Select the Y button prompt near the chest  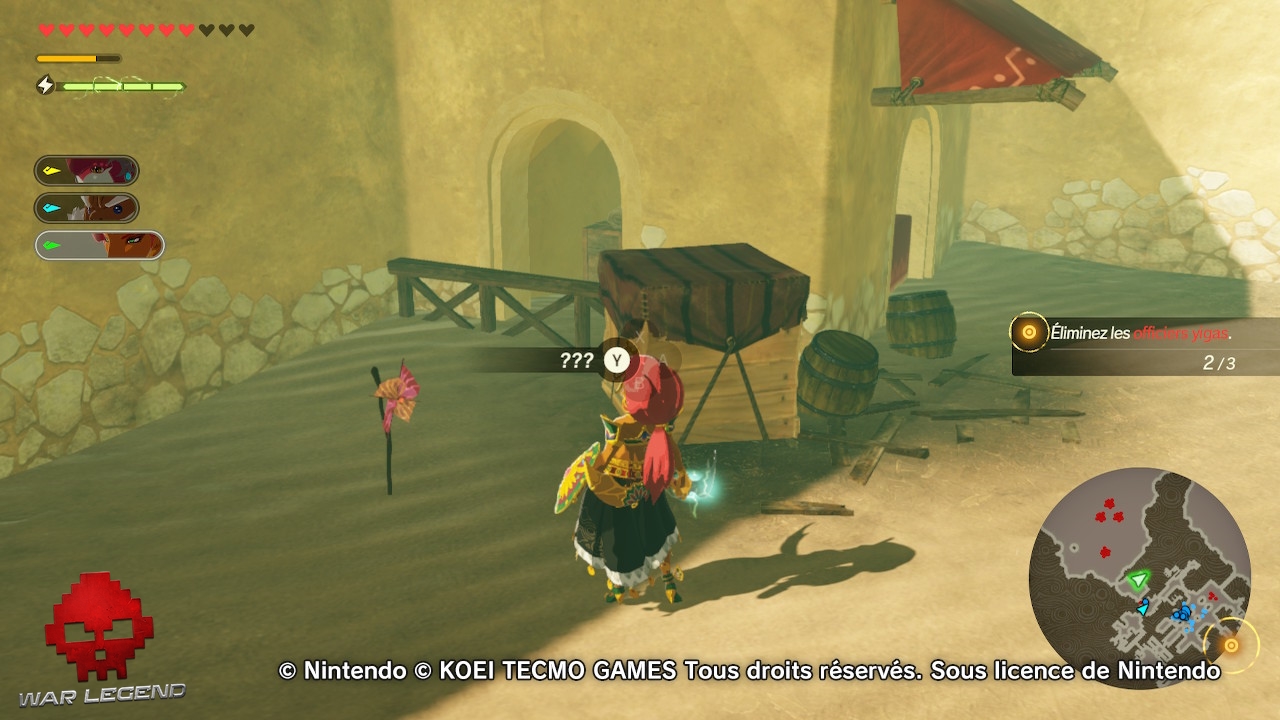tap(616, 361)
